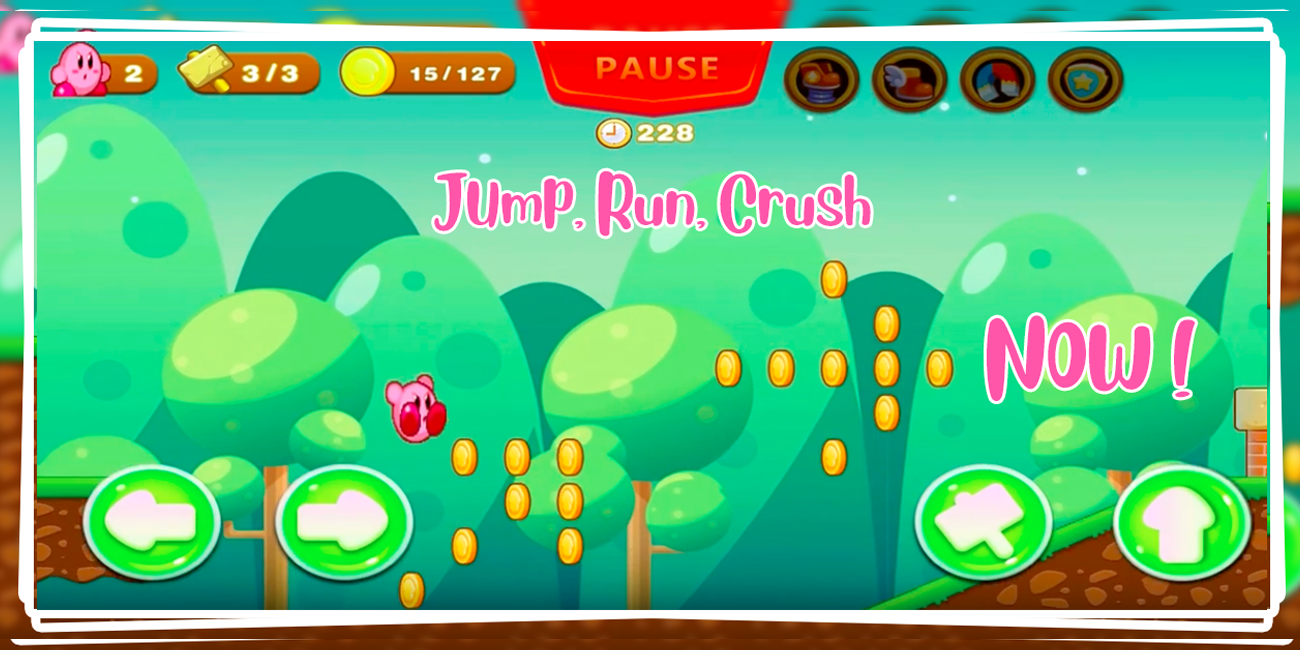This screenshot has height=650, width=1300.
Task: Hit the green hammer attack button
Action: click(983, 522)
